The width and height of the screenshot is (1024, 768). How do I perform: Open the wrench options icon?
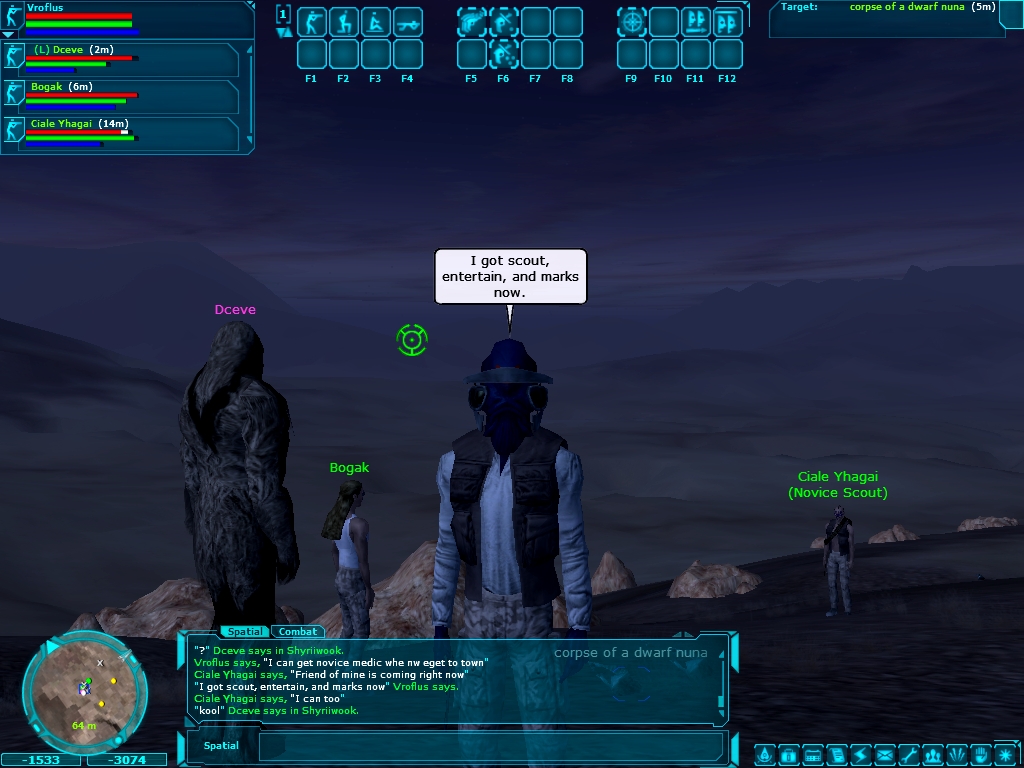(908, 754)
